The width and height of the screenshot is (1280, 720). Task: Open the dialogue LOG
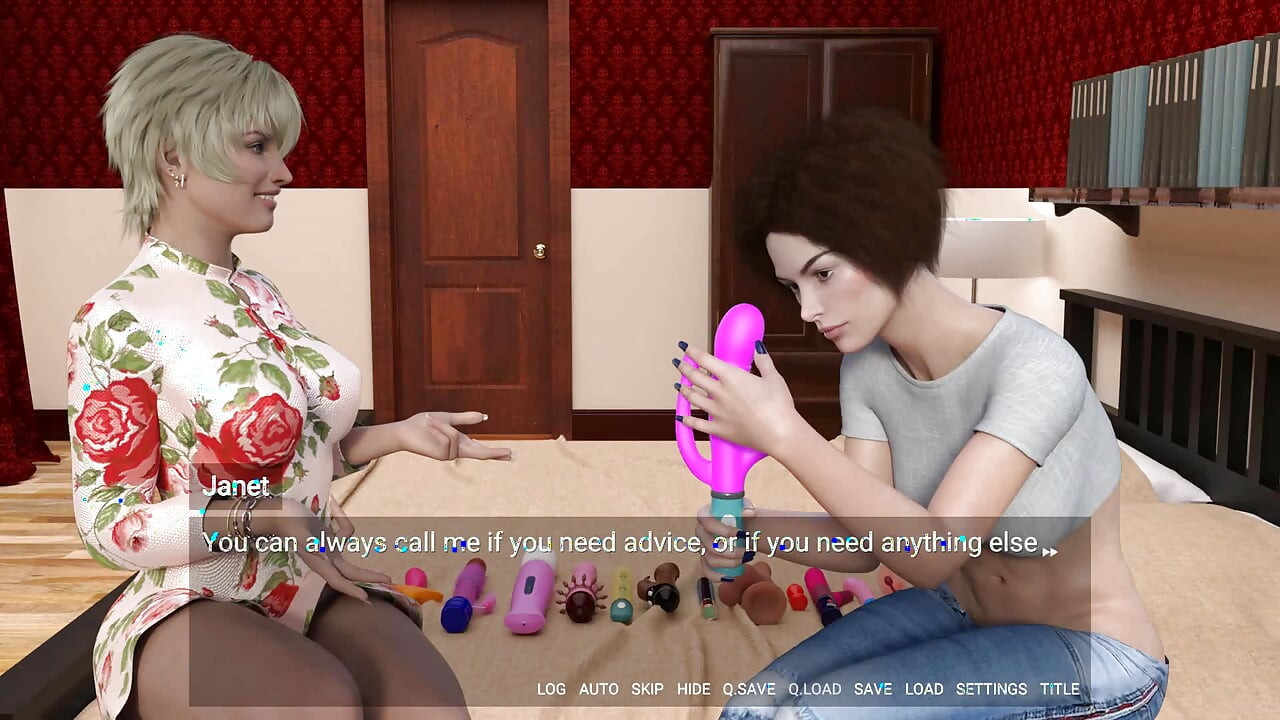click(x=551, y=689)
